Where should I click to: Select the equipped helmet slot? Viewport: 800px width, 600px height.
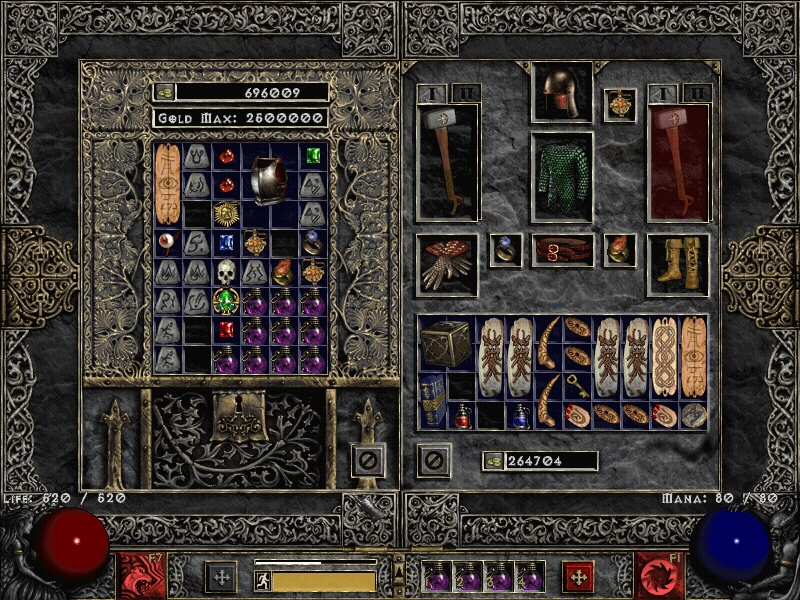(561, 92)
